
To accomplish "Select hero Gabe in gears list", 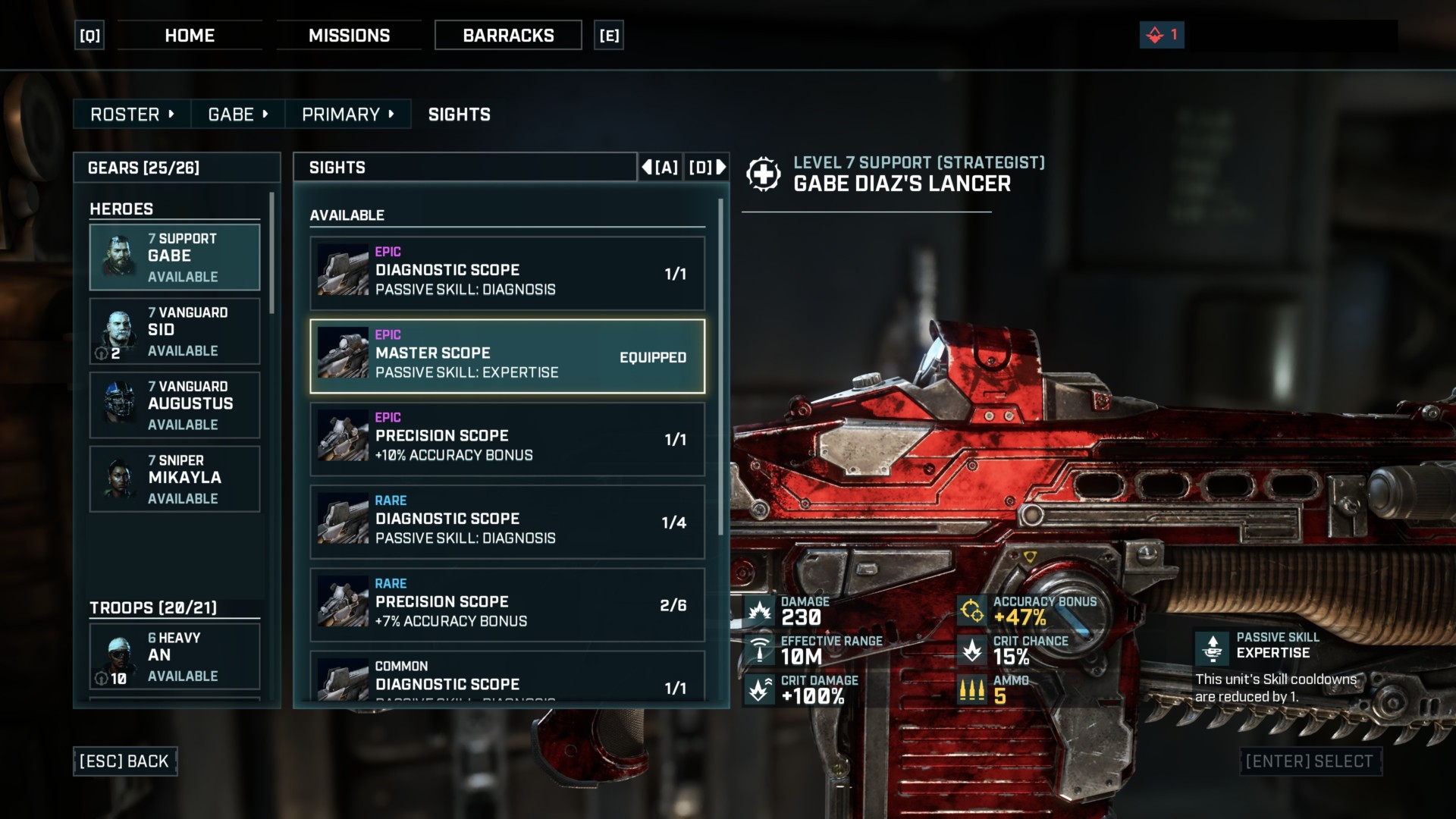I will click(x=174, y=257).
